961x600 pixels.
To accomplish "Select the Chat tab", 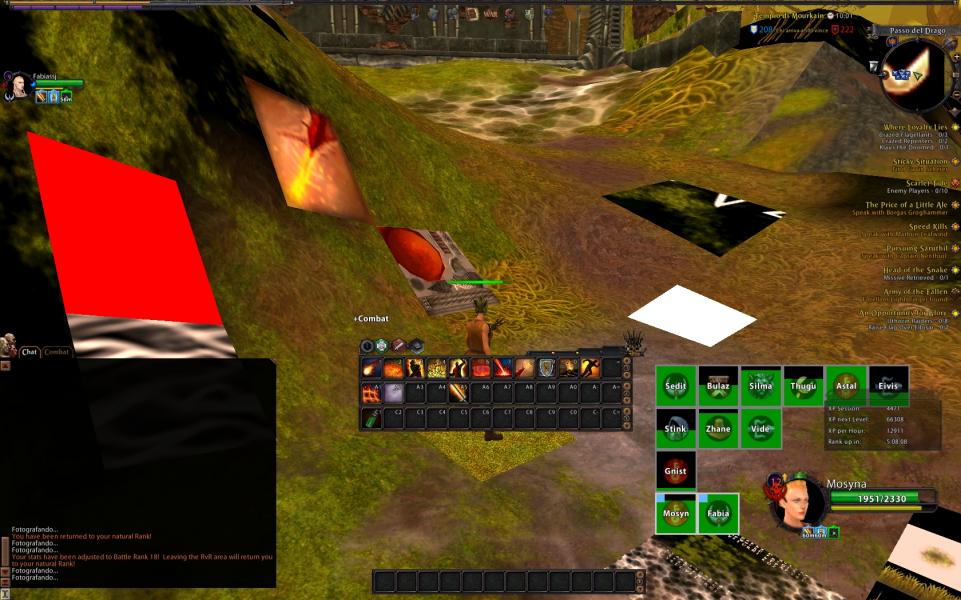I will tap(29, 352).
